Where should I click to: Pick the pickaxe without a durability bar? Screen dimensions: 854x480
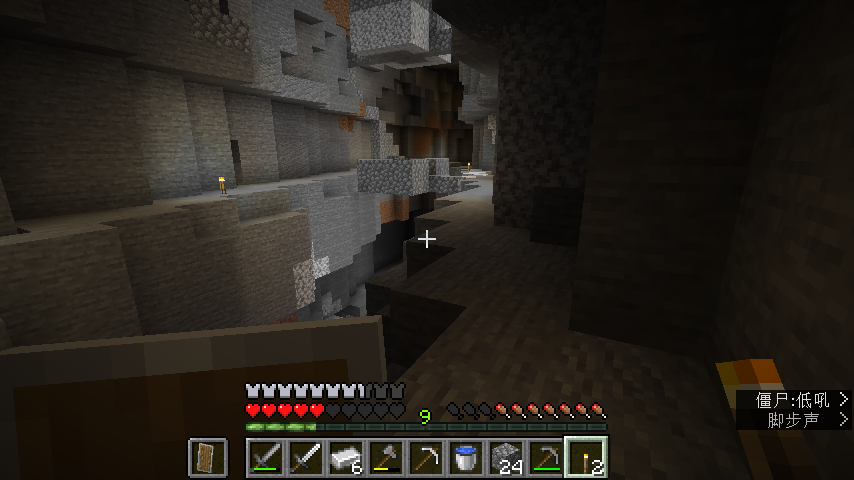click(x=426, y=457)
